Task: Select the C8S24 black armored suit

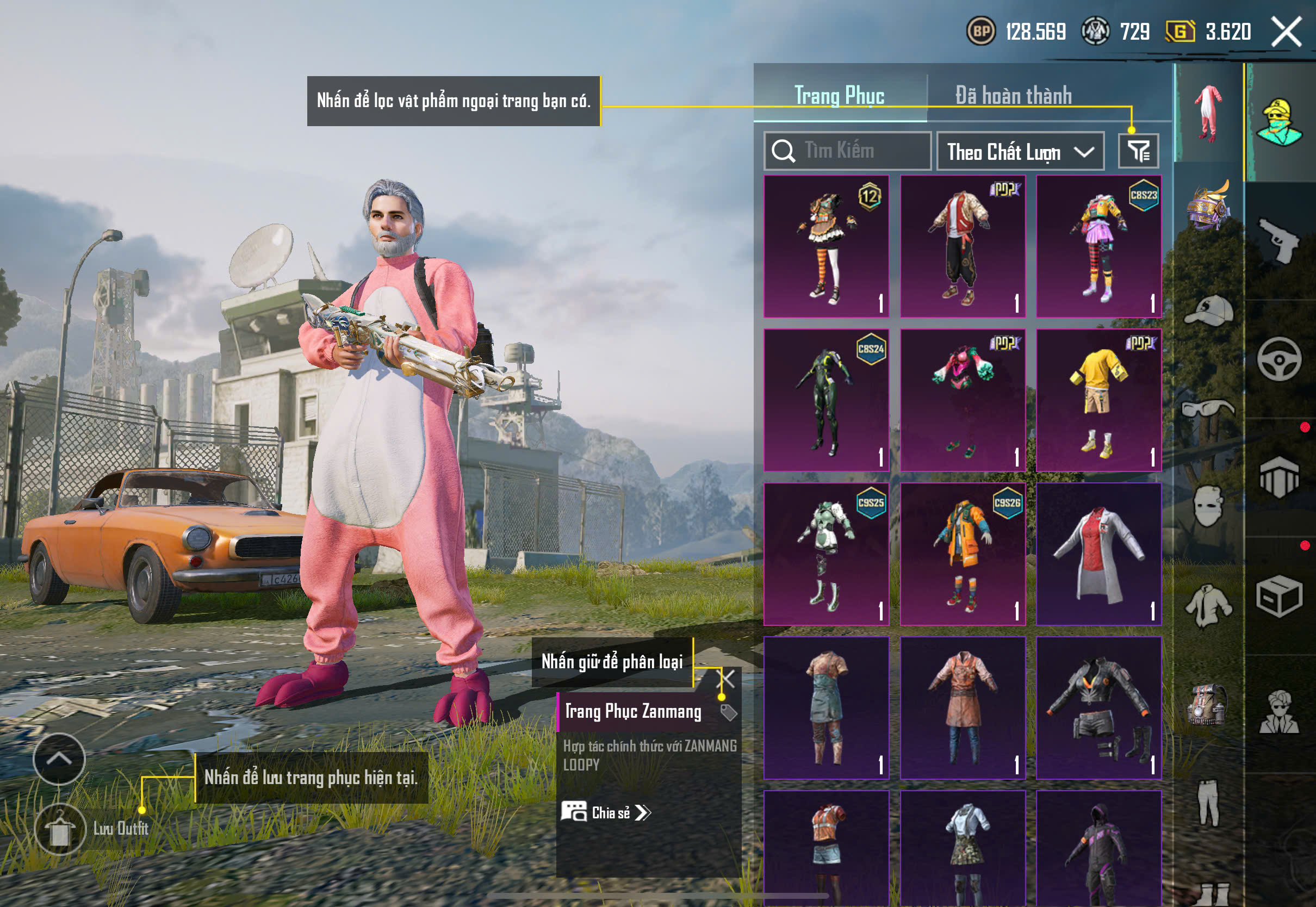Action: 826,400
